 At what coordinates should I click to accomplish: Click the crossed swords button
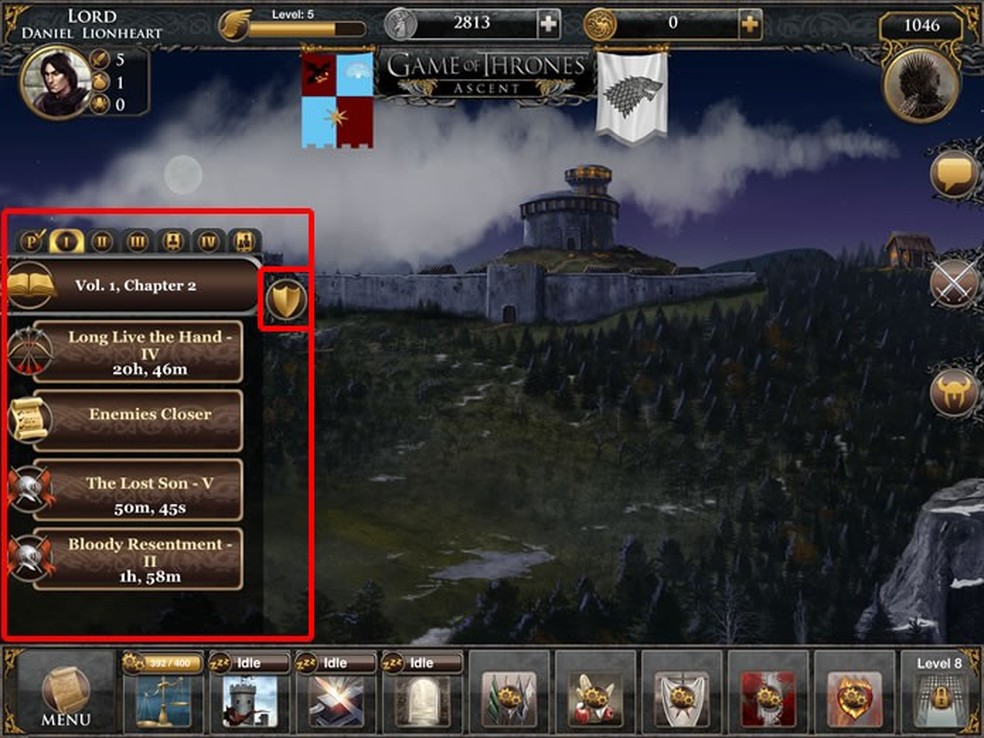click(x=954, y=284)
